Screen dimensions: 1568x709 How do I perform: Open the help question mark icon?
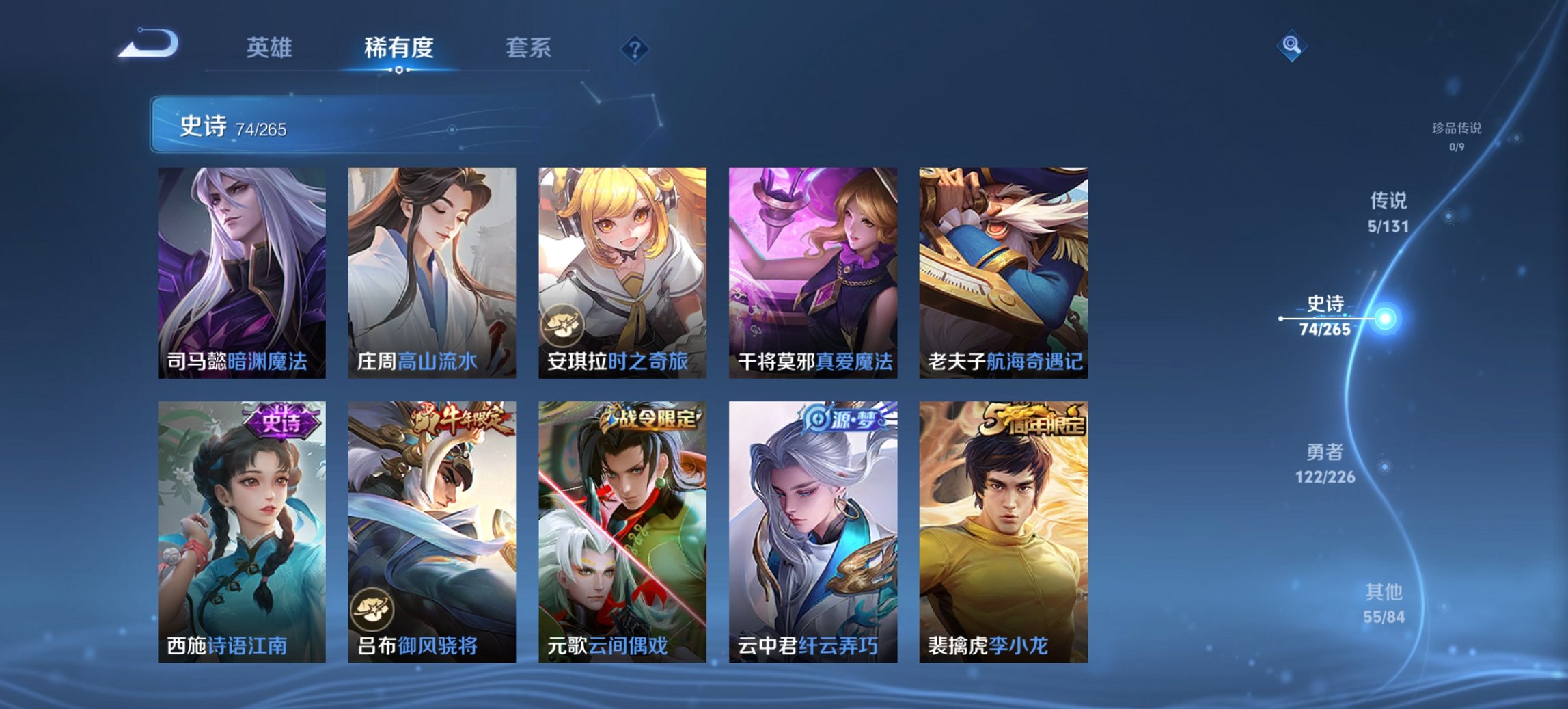tap(635, 48)
